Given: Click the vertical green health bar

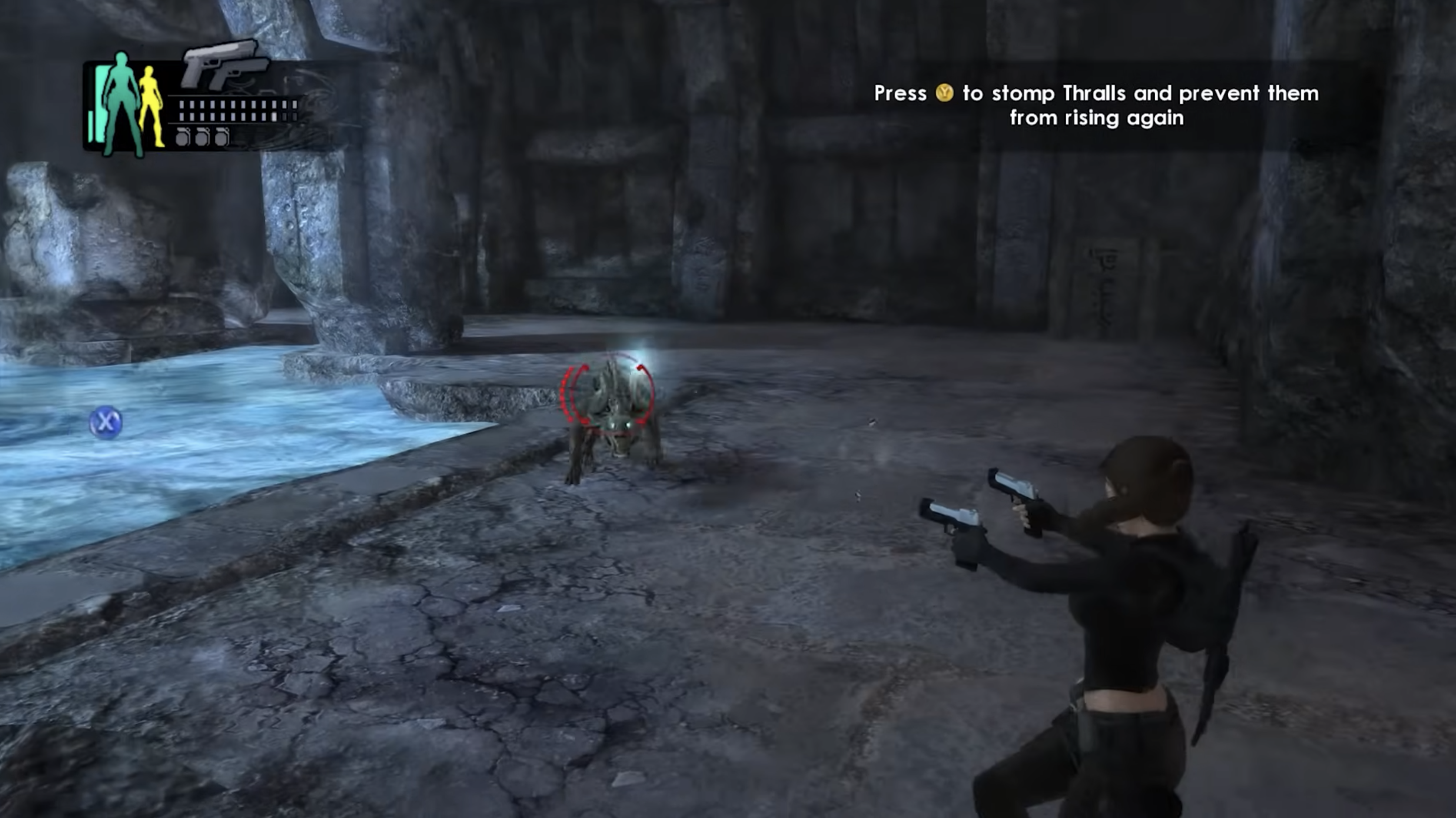Looking at the screenshot, I should tap(100, 102).
